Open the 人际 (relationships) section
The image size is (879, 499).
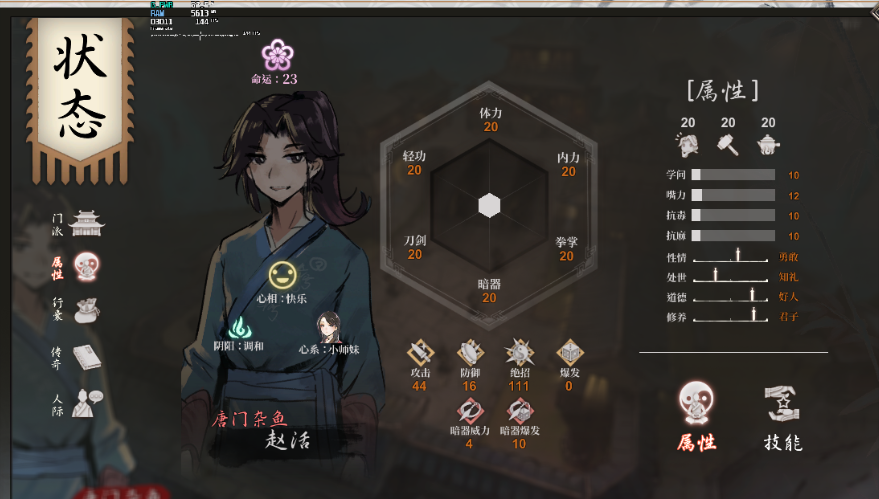86,402
